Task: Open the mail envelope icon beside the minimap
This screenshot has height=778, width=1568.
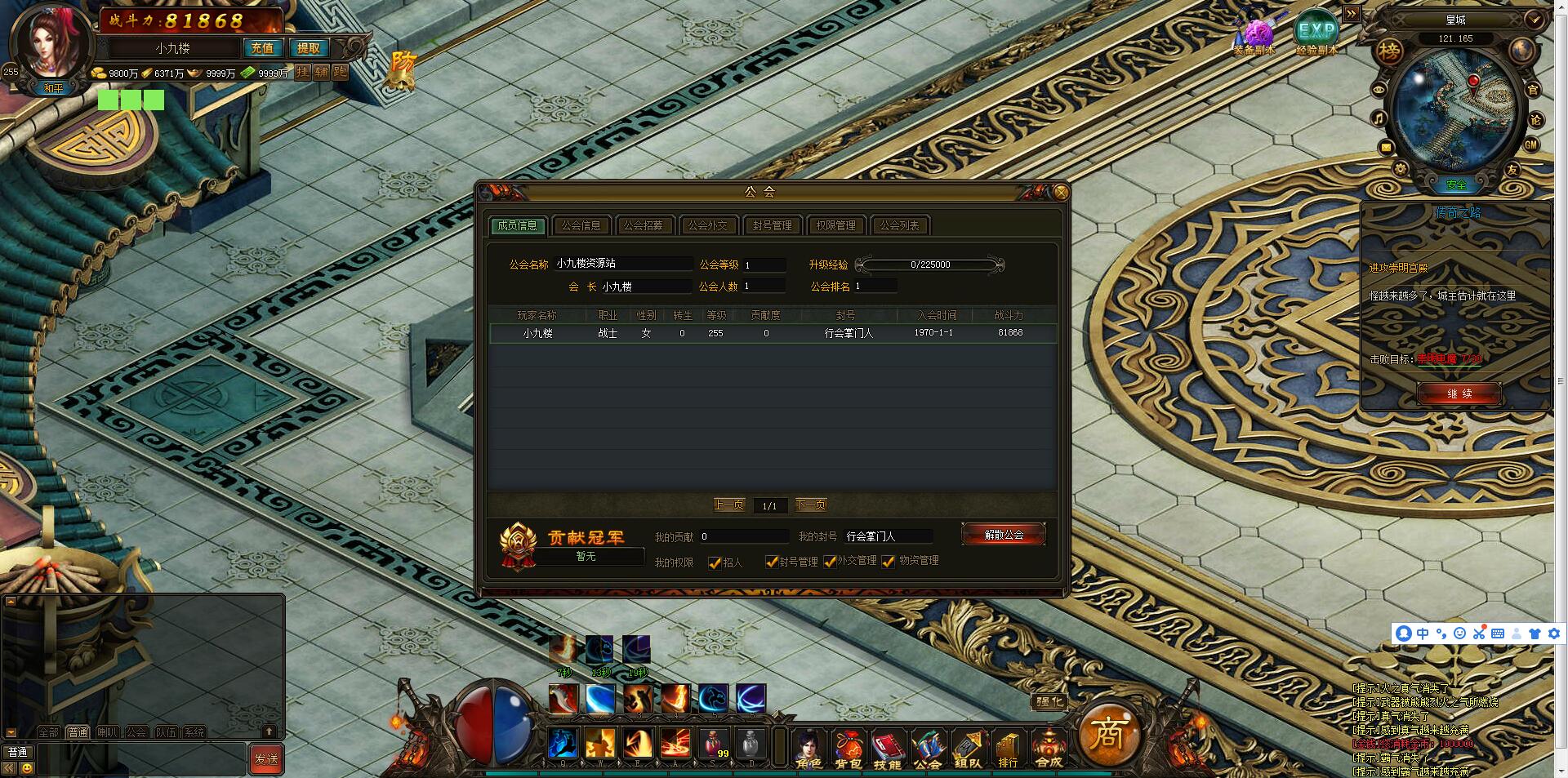Action: pos(1386,147)
